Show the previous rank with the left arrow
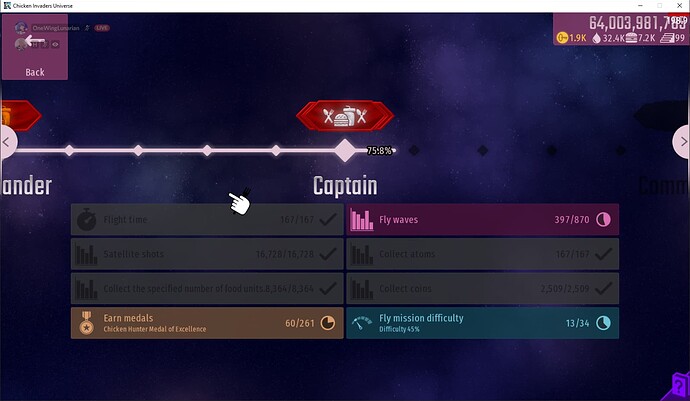690x401 pixels. [x=8, y=143]
